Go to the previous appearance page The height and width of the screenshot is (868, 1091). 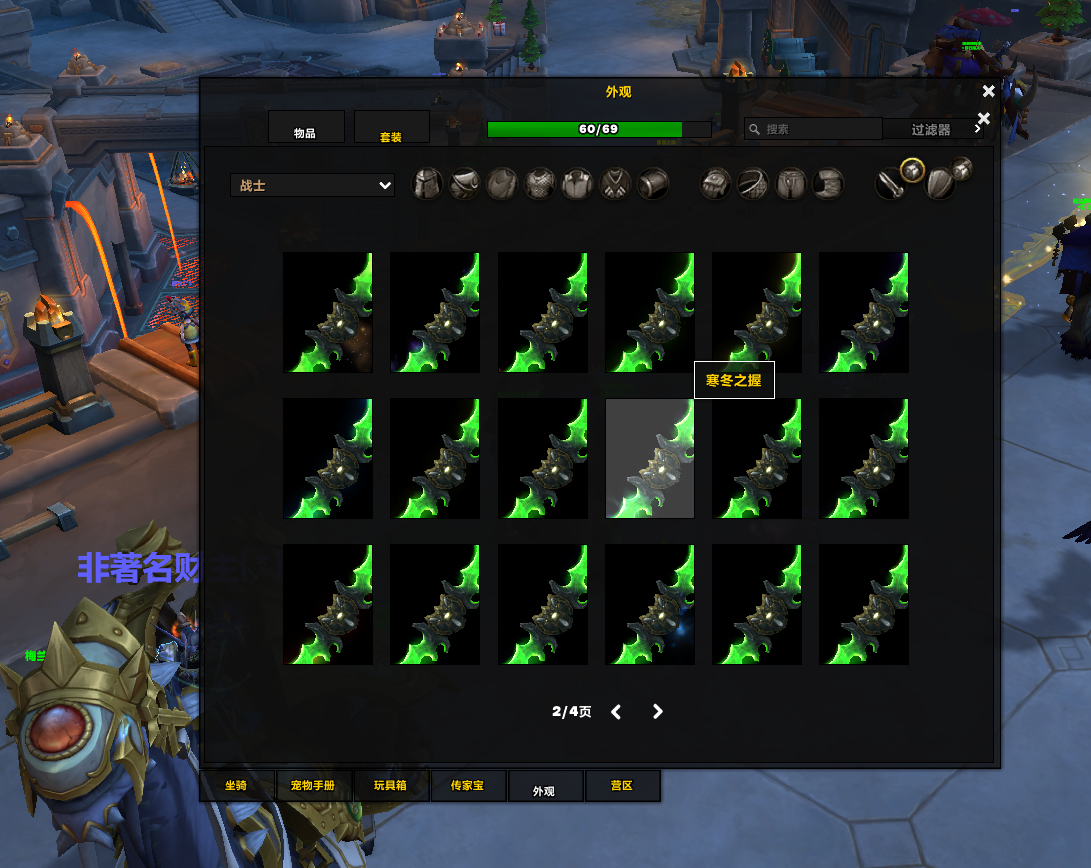(616, 712)
